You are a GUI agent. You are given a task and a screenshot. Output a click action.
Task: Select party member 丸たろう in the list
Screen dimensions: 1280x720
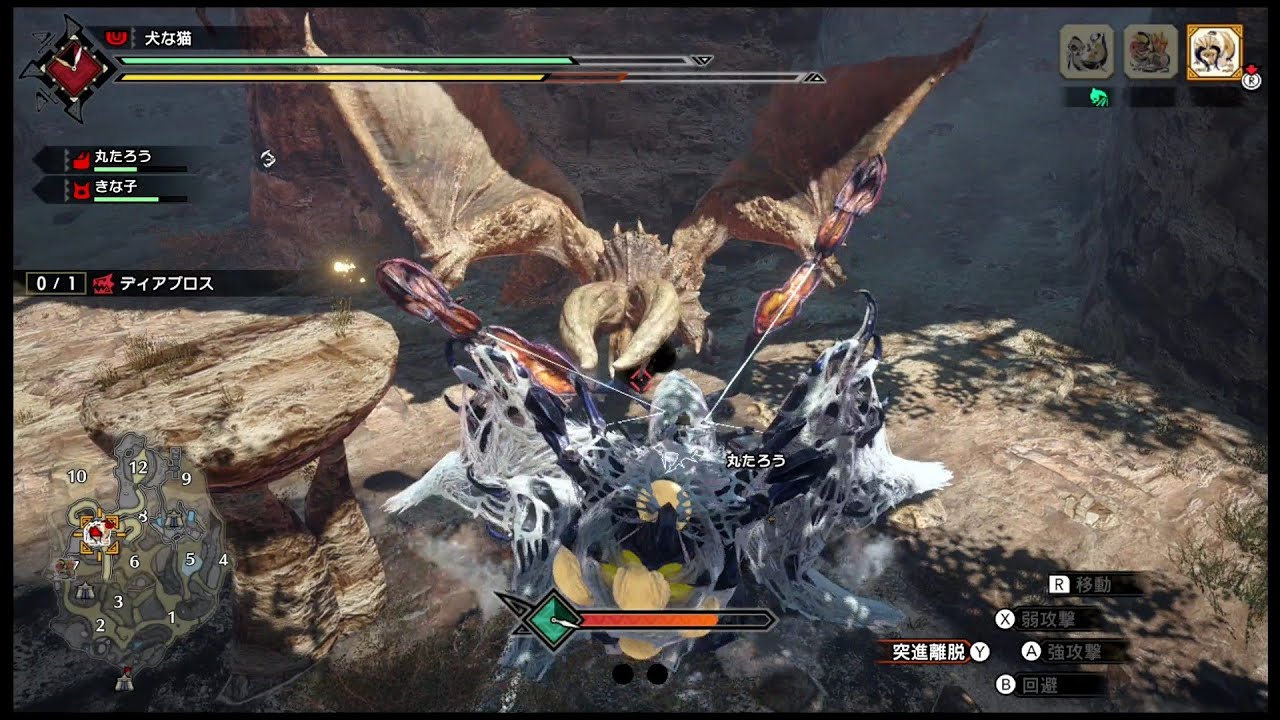[x=122, y=157]
